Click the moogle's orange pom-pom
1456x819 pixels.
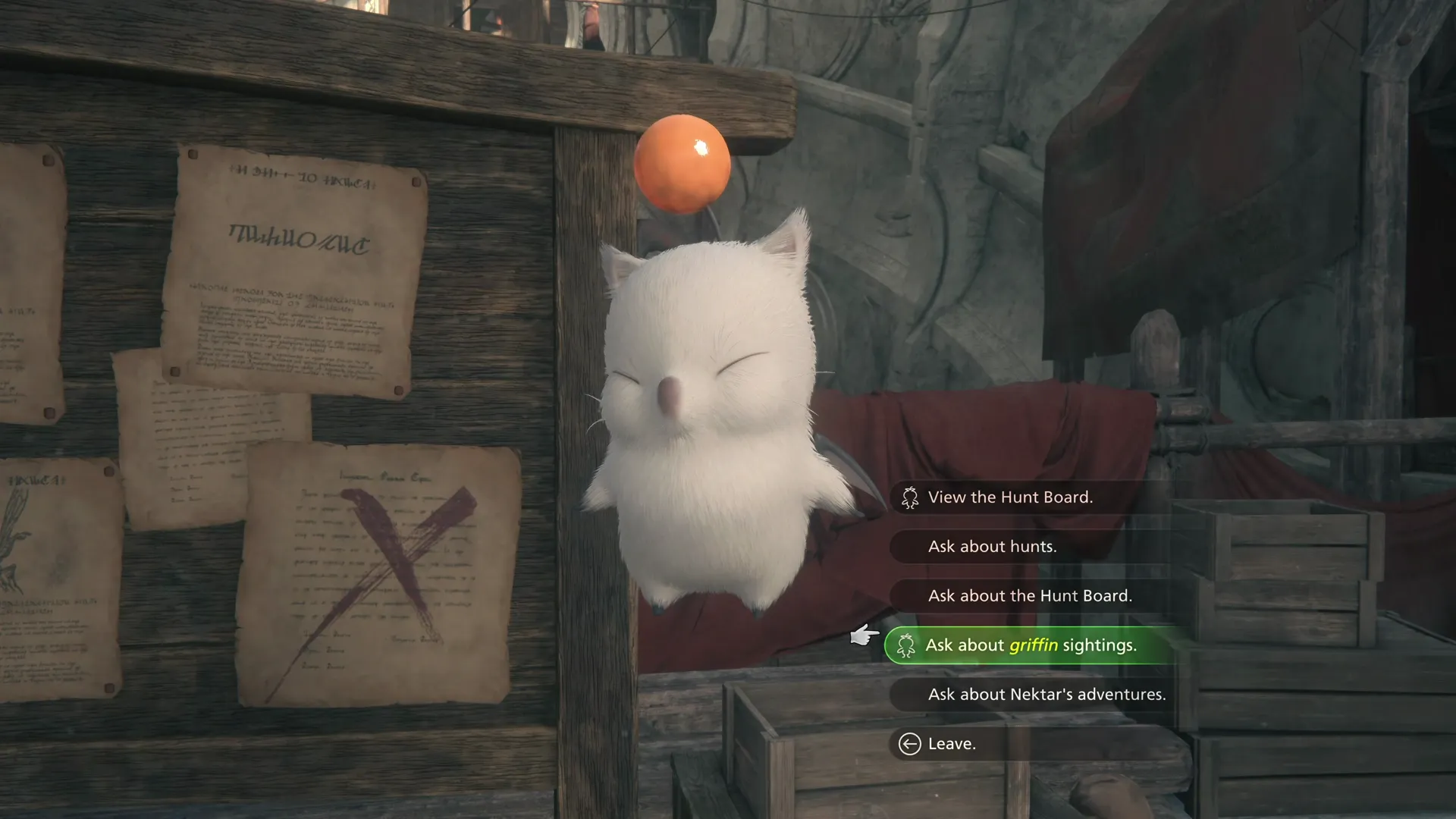(x=685, y=163)
